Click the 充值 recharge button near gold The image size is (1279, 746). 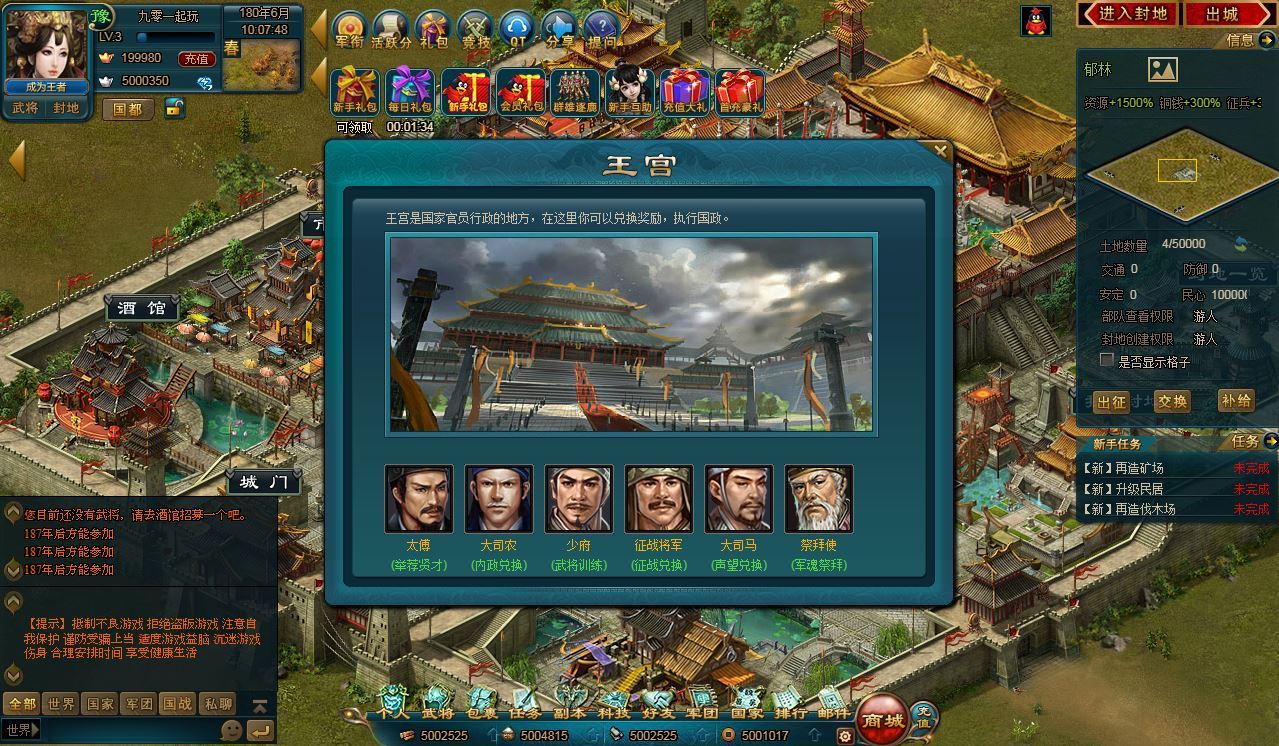point(195,59)
